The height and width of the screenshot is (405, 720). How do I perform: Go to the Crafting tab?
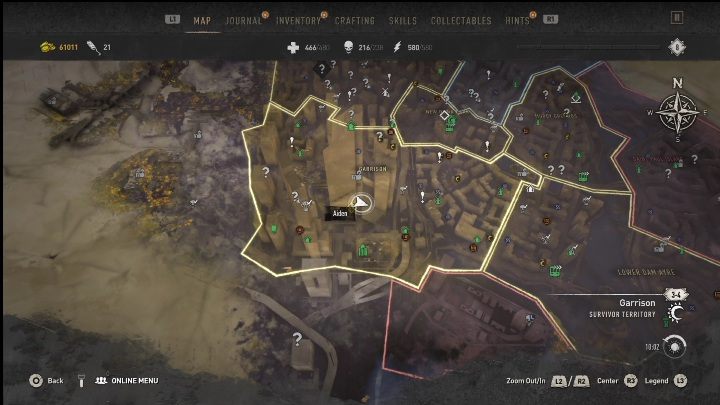coord(355,20)
